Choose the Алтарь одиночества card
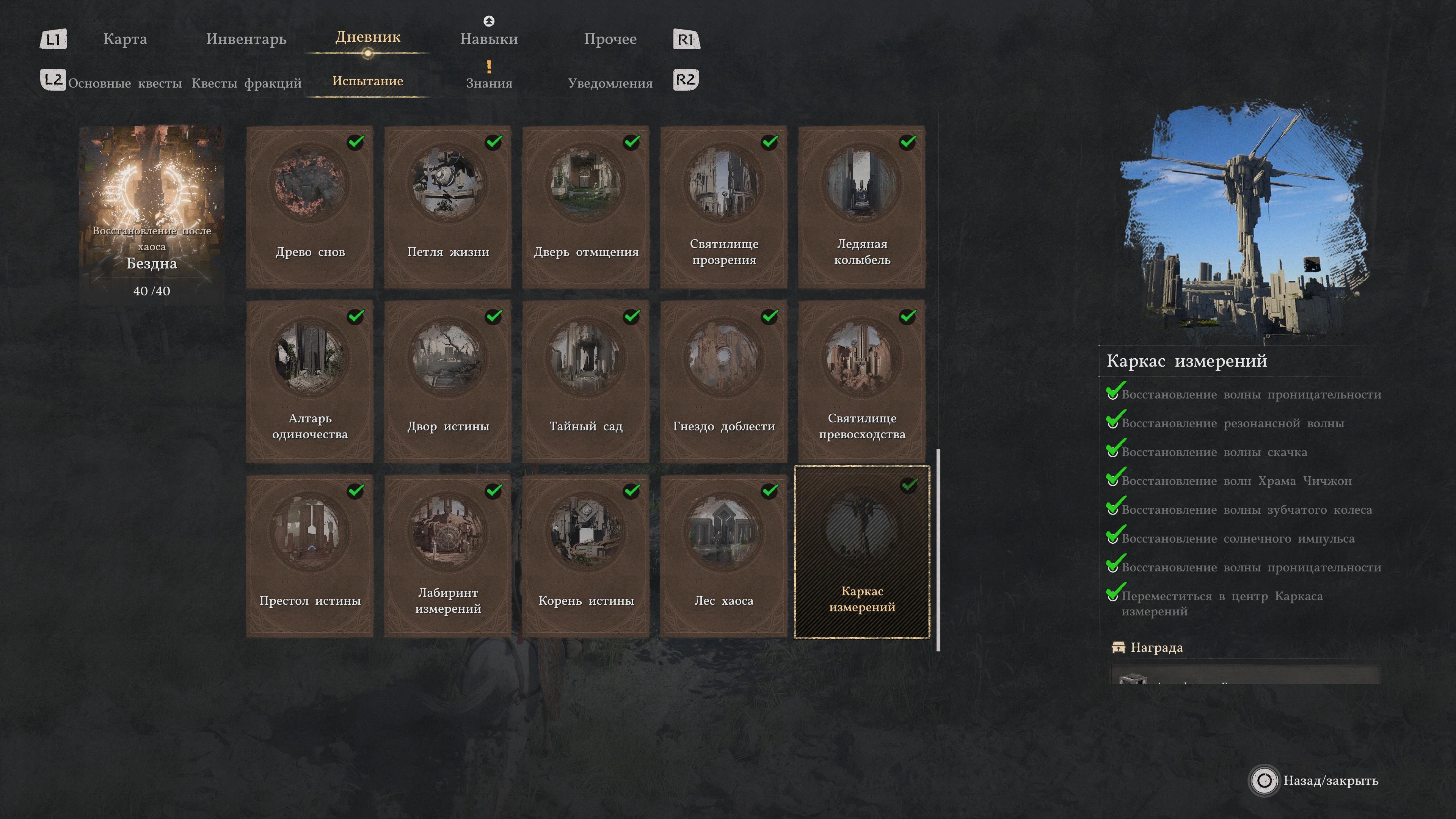The image size is (1456, 819). coord(310,381)
